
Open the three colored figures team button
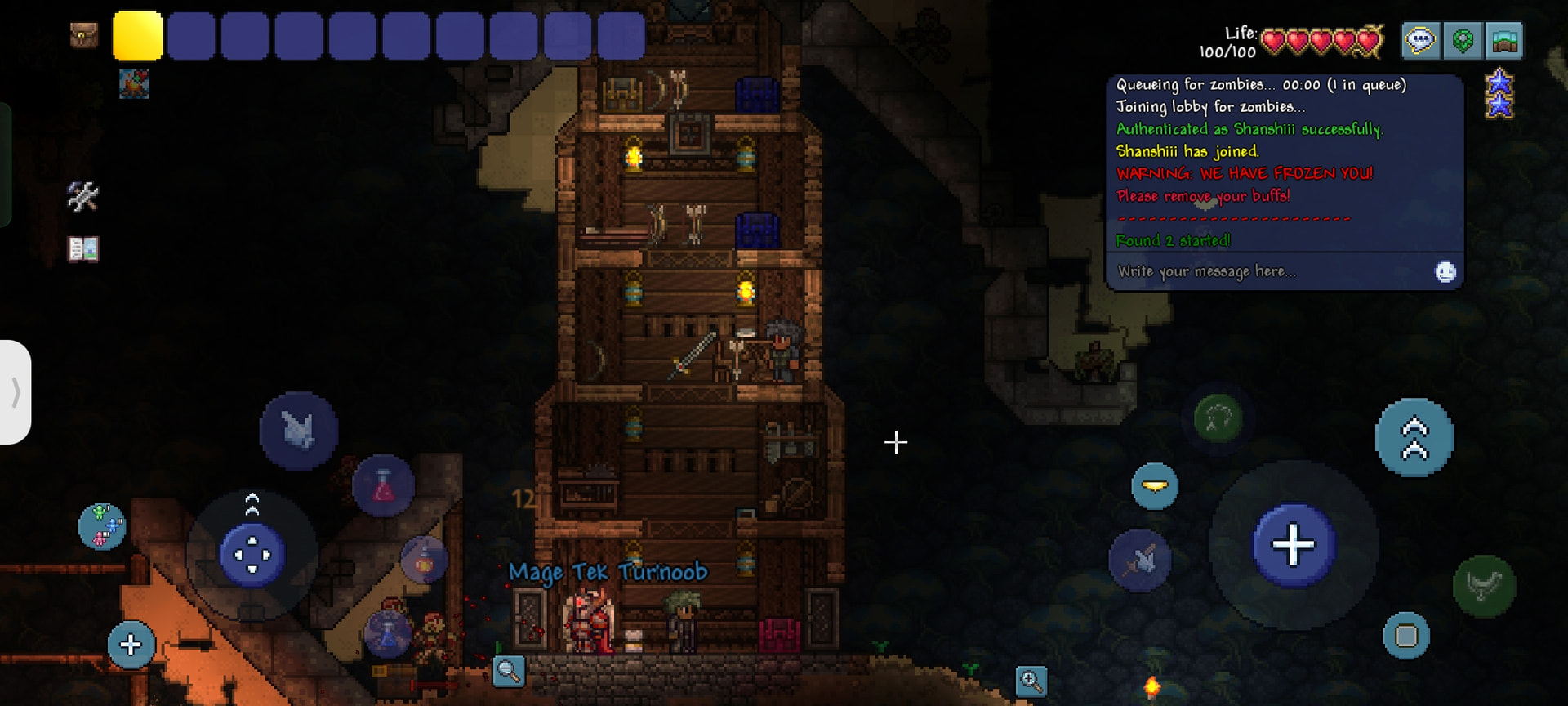pos(102,525)
